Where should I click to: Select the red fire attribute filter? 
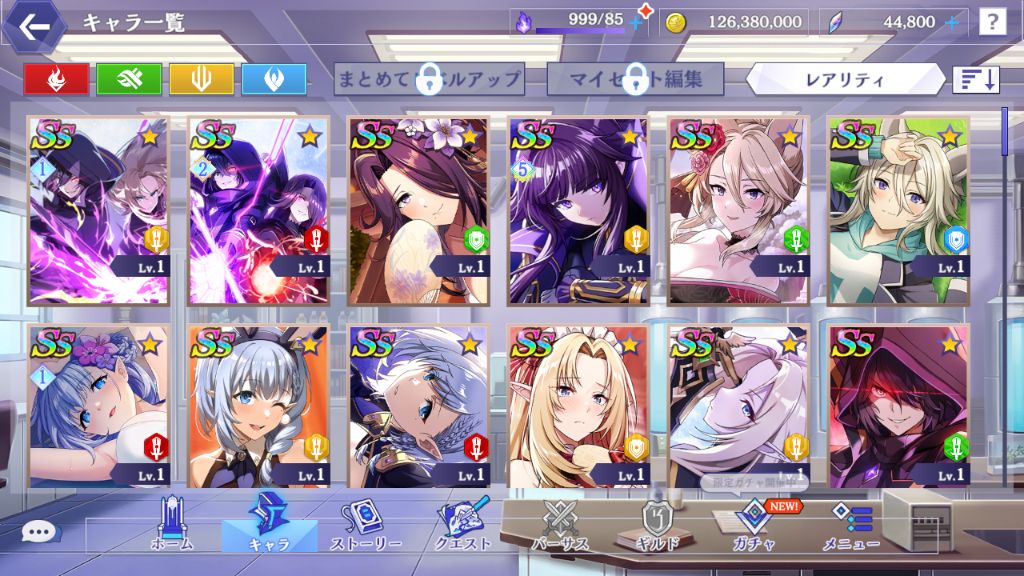pyautogui.click(x=56, y=79)
